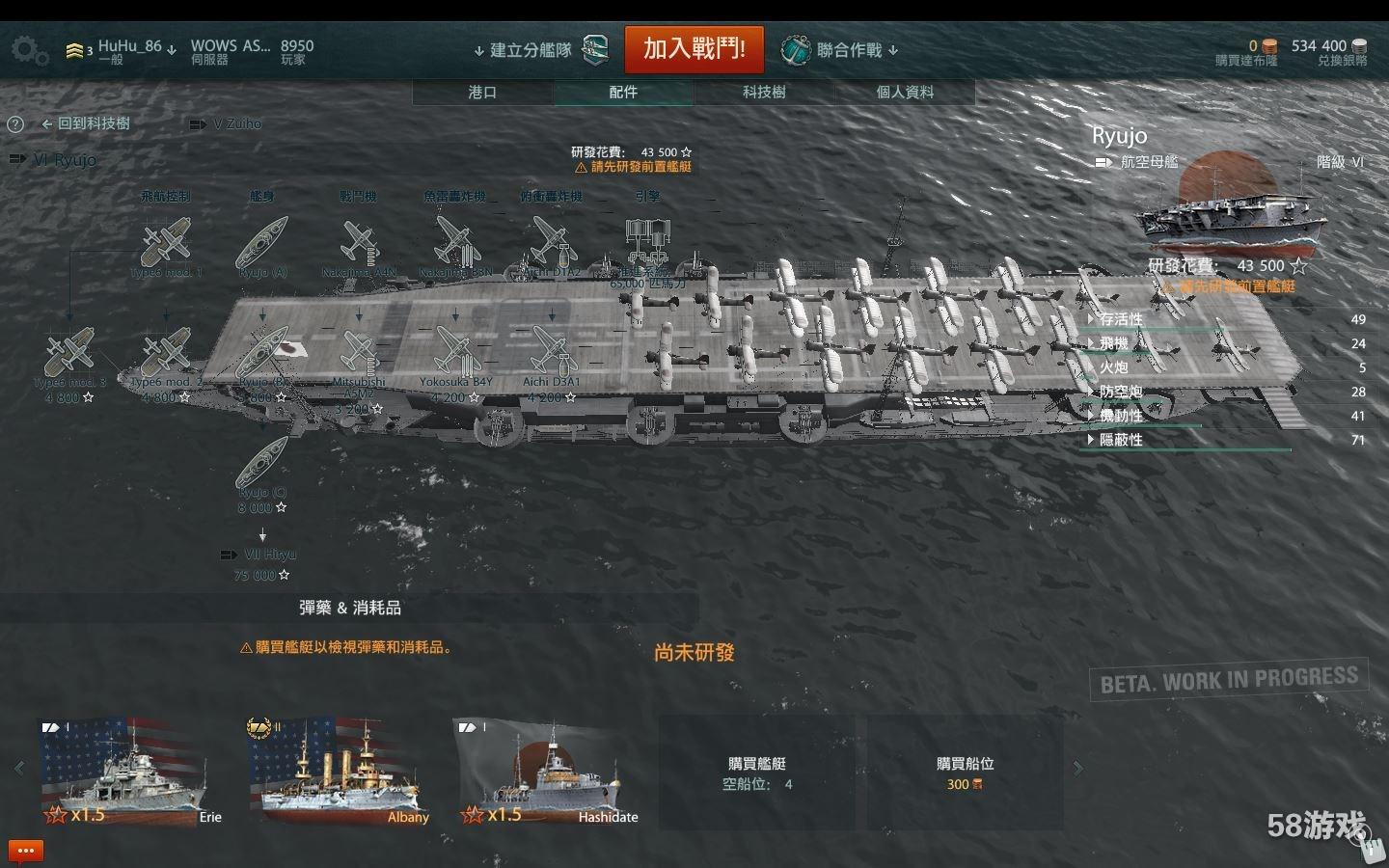Viewport: 1389px width, 868px height.
Task: Open the orange chat button
Action: tap(26, 851)
